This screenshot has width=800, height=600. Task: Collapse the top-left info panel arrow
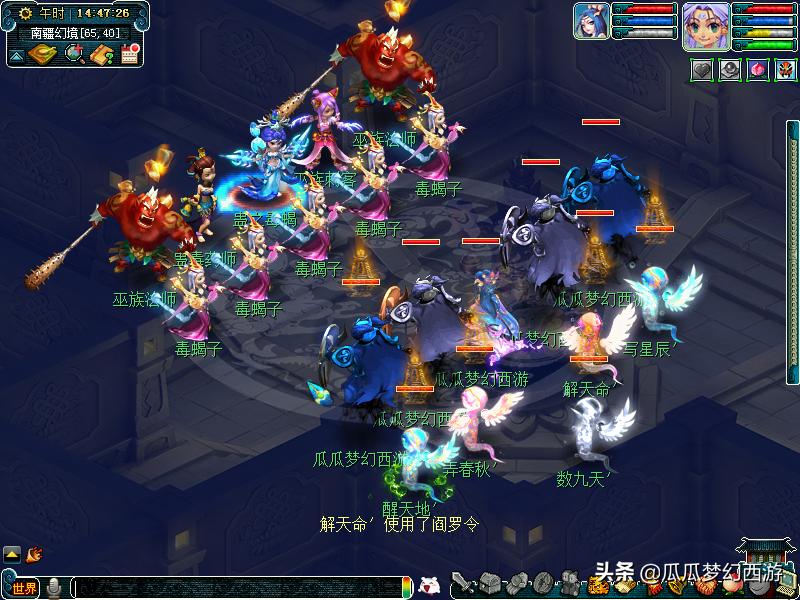[x=16, y=55]
